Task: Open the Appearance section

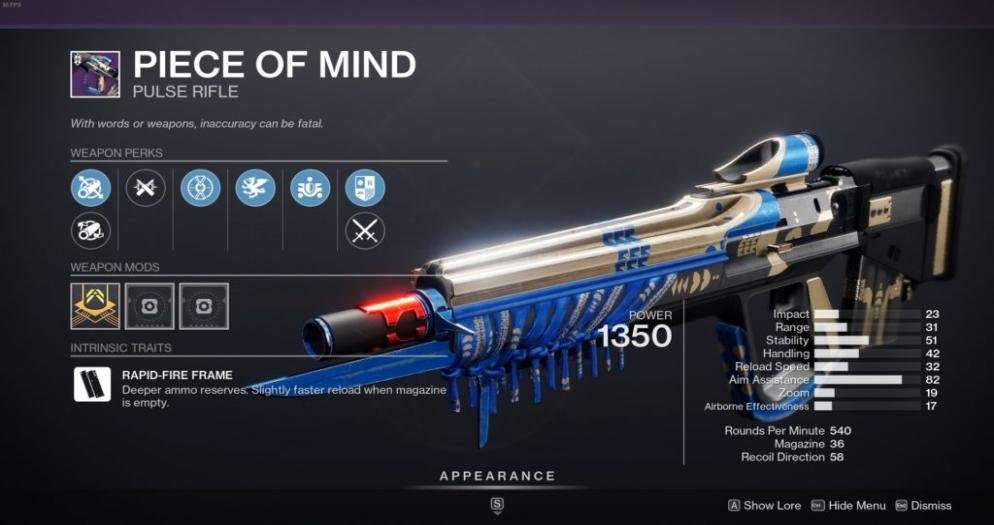Action: tap(497, 477)
